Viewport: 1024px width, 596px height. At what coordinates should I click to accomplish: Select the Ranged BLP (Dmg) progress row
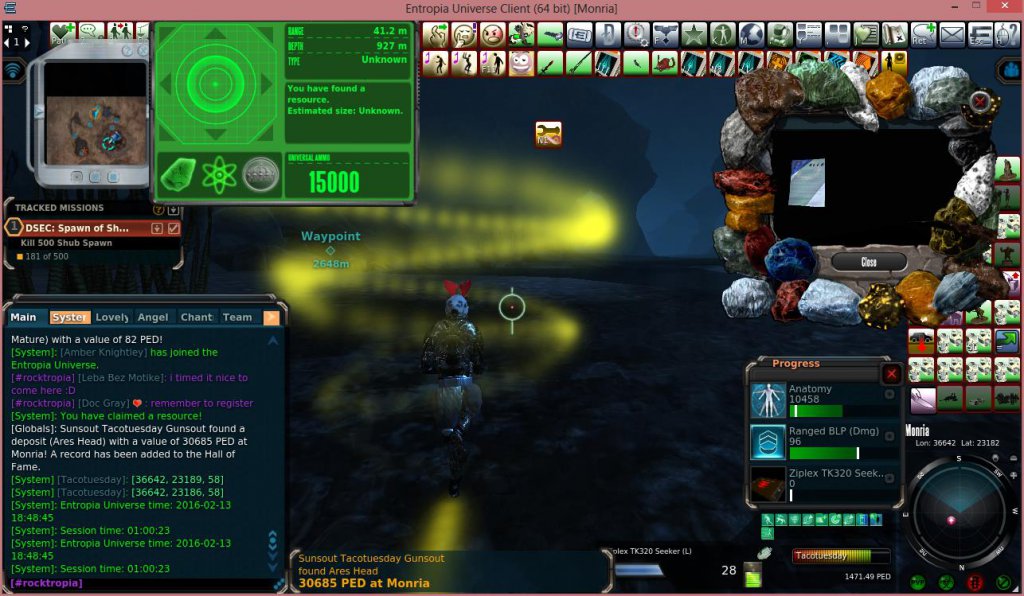821,441
